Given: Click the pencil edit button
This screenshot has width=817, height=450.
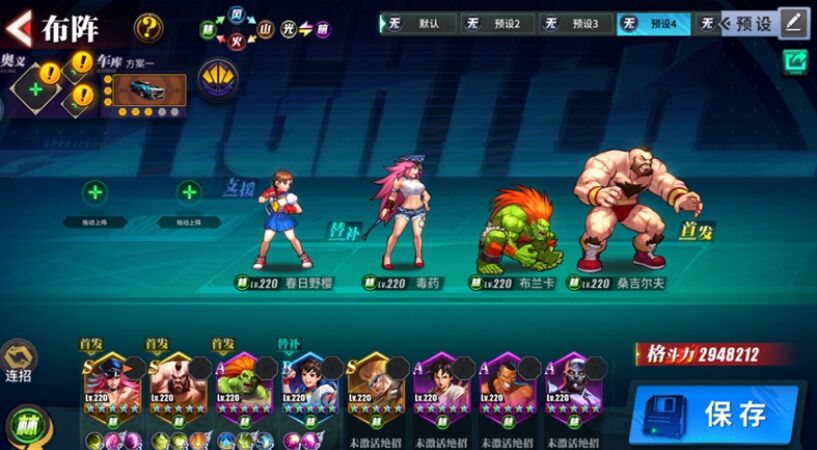Looking at the screenshot, I should 795,22.
